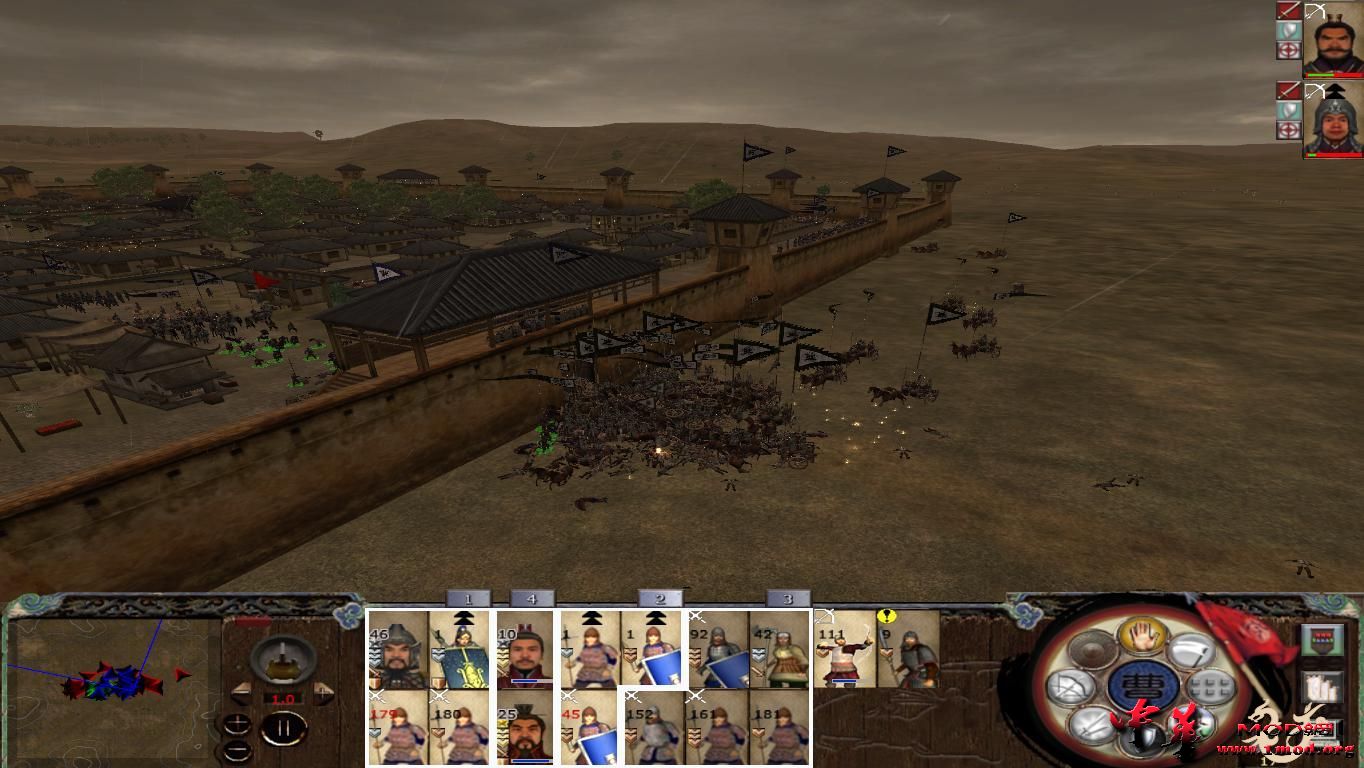Click the banner display button above the scroll
Image resolution: width=1364 pixels, height=768 pixels.
pyautogui.click(x=1323, y=639)
